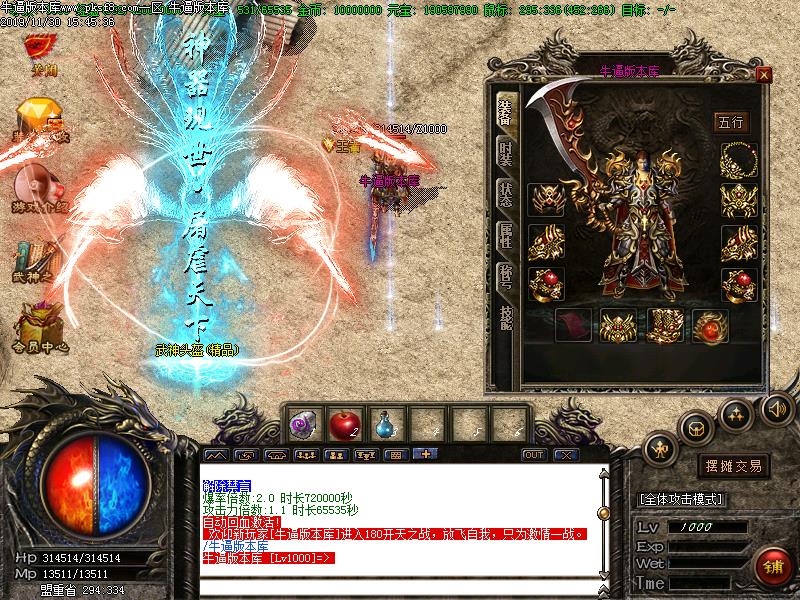Image resolution: width=800 pixels, height=600 pixels.
Task: Click the OUT button above chat
Action: click(x=535, y=454)
